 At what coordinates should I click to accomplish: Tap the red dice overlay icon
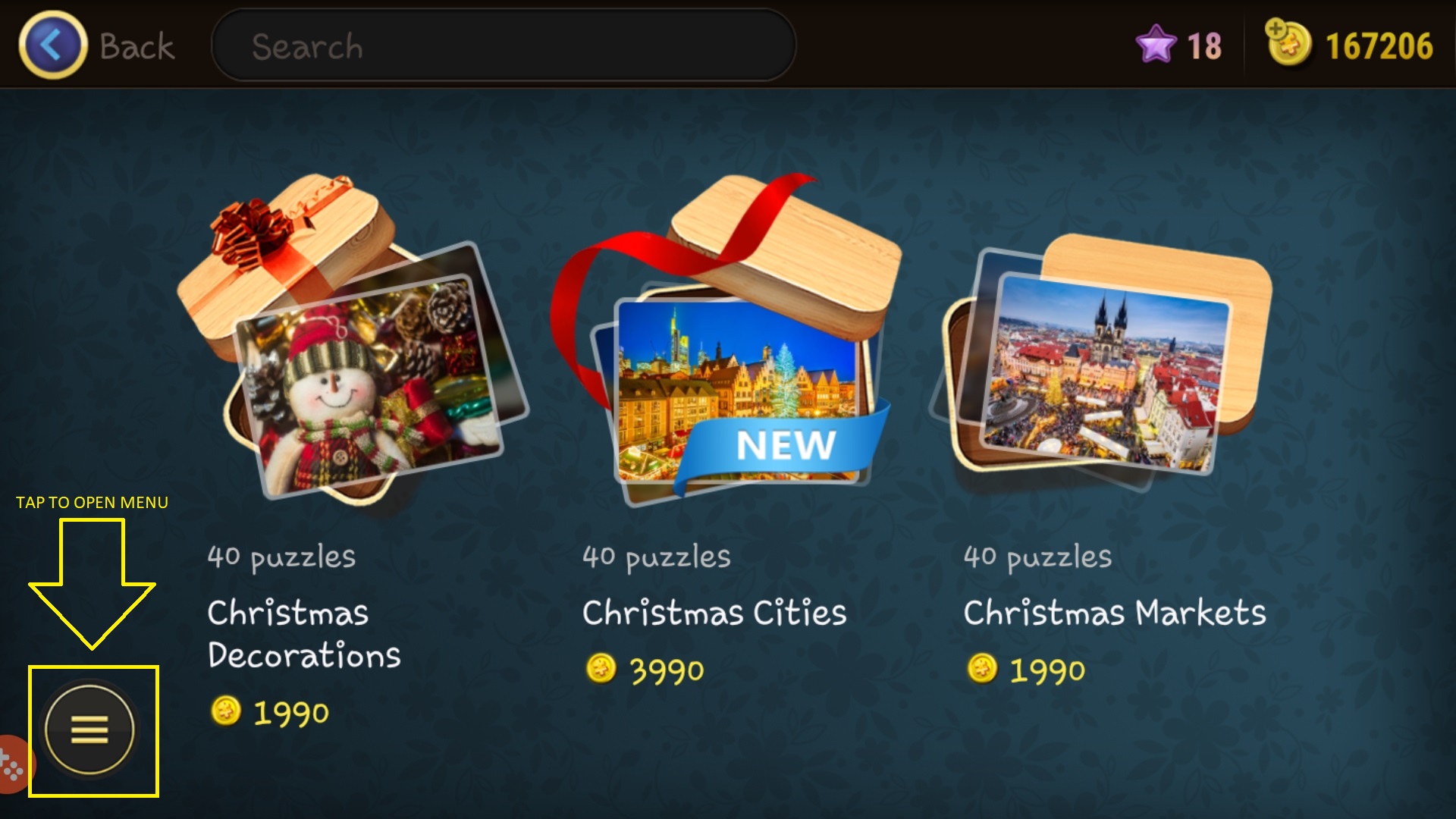pos(12,764)
